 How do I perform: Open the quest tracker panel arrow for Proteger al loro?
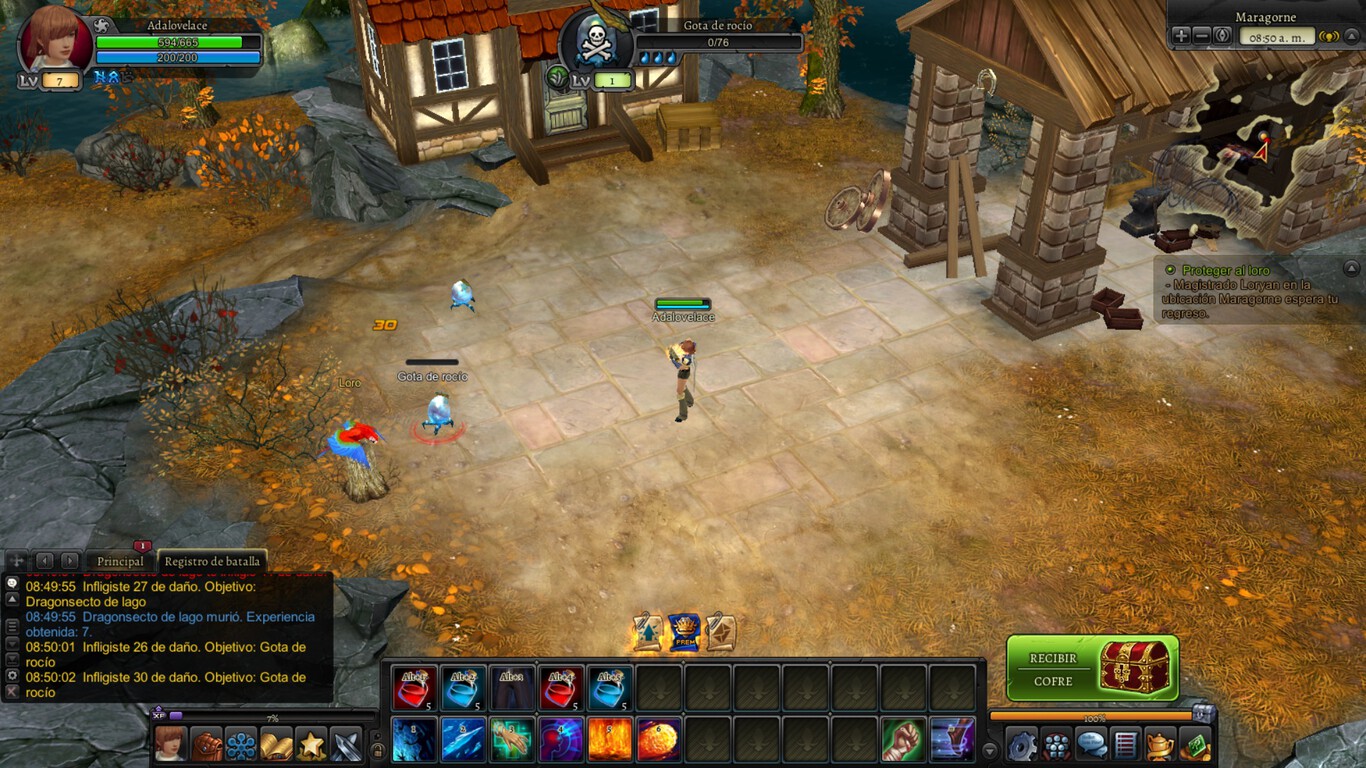click(x=1351, y=270)
